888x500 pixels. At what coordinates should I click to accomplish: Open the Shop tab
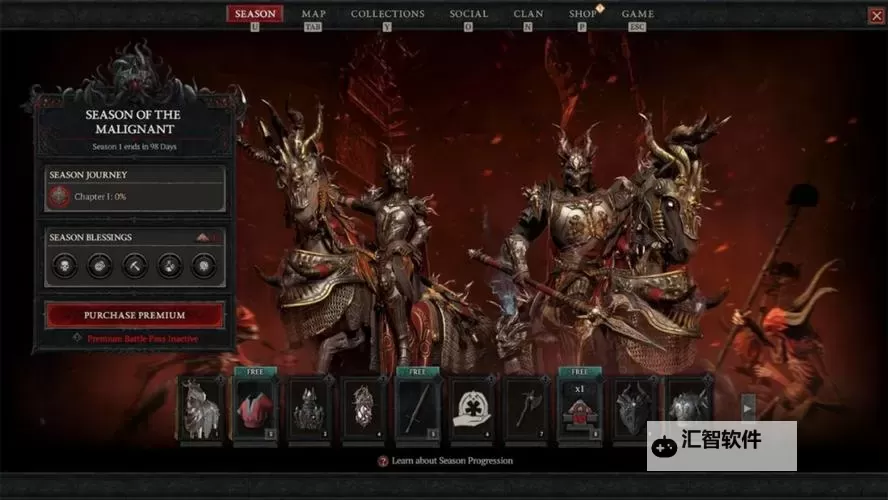[x=583, y=14]
